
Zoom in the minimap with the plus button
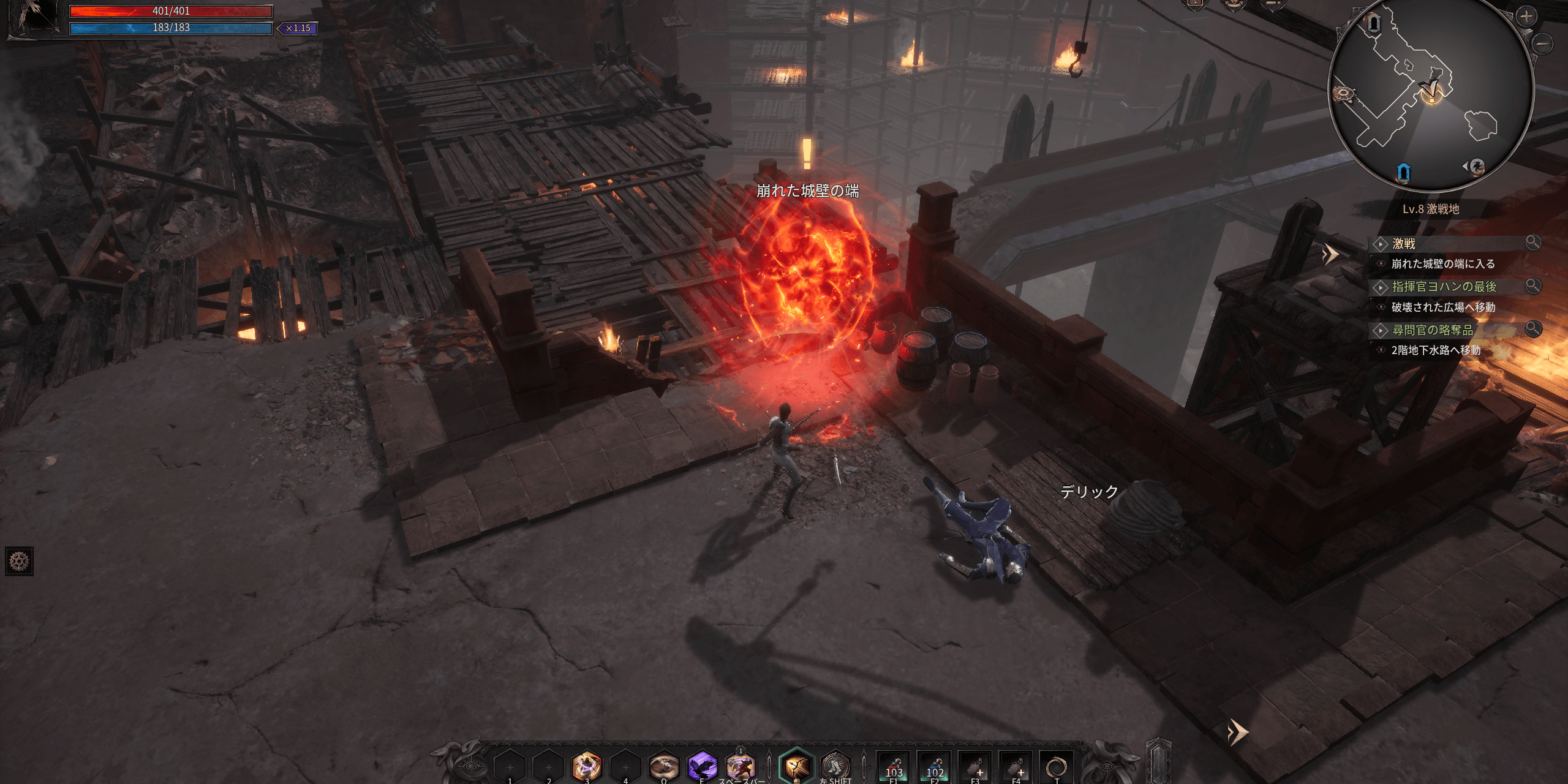[1526, 17]
